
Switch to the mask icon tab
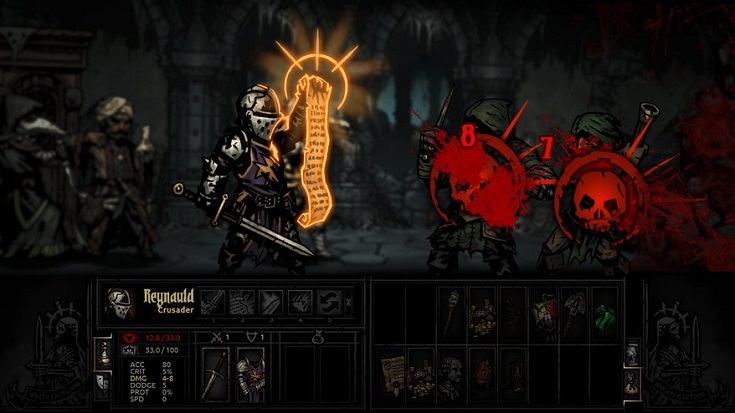102,381
